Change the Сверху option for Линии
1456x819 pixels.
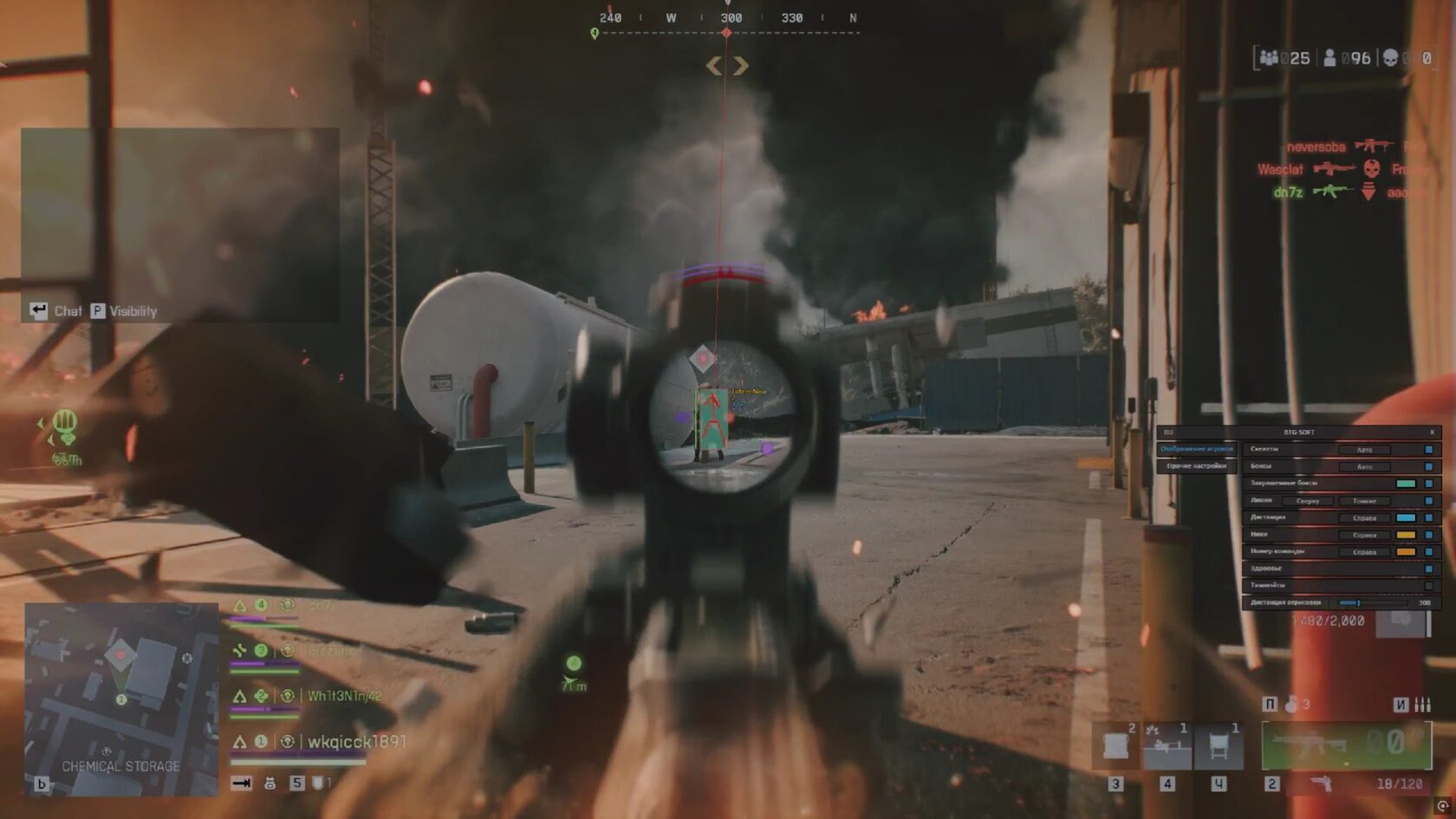[1308, 501]
